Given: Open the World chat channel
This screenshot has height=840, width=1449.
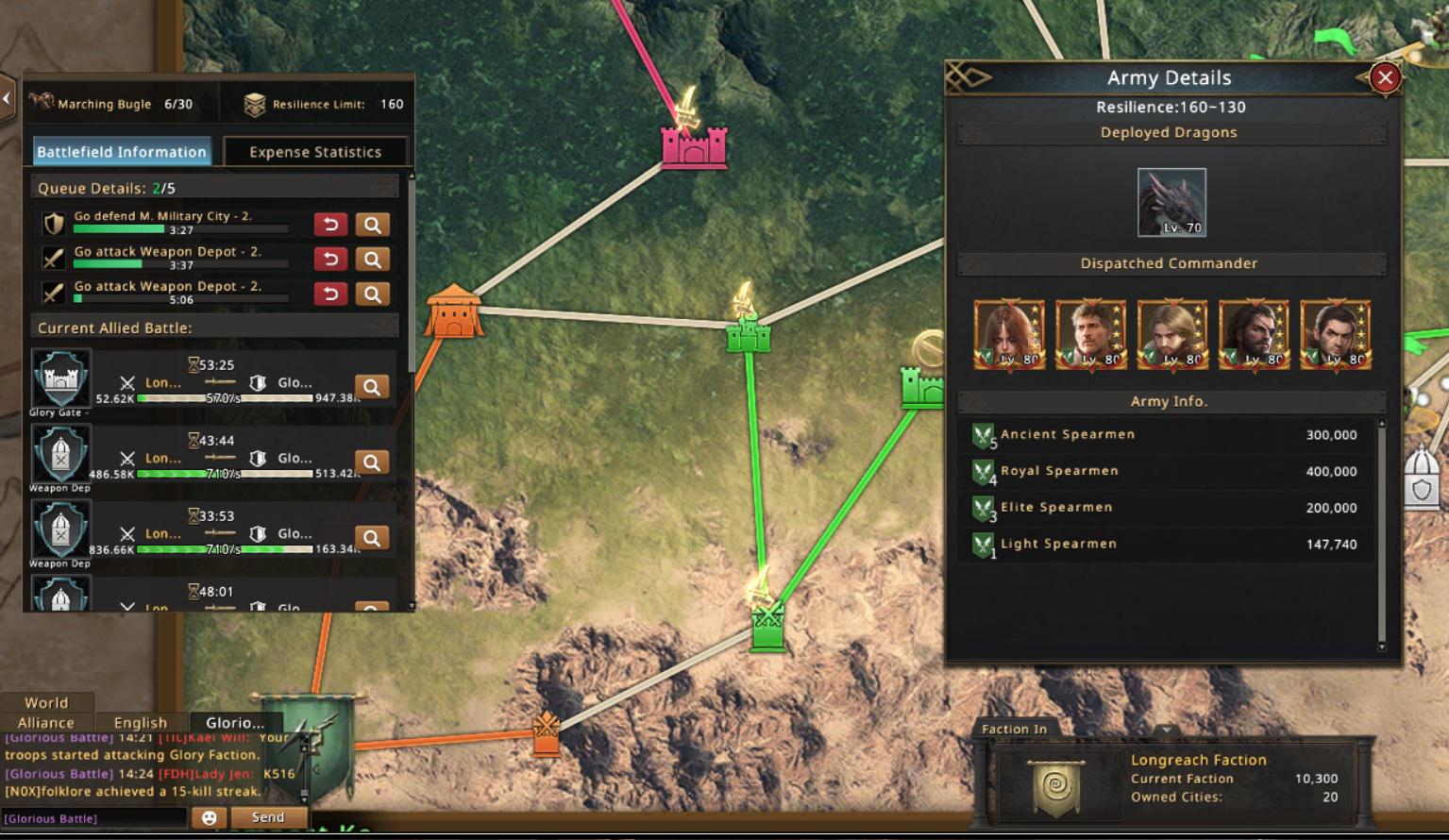Looking at the screenshot, I should [46, 703].
